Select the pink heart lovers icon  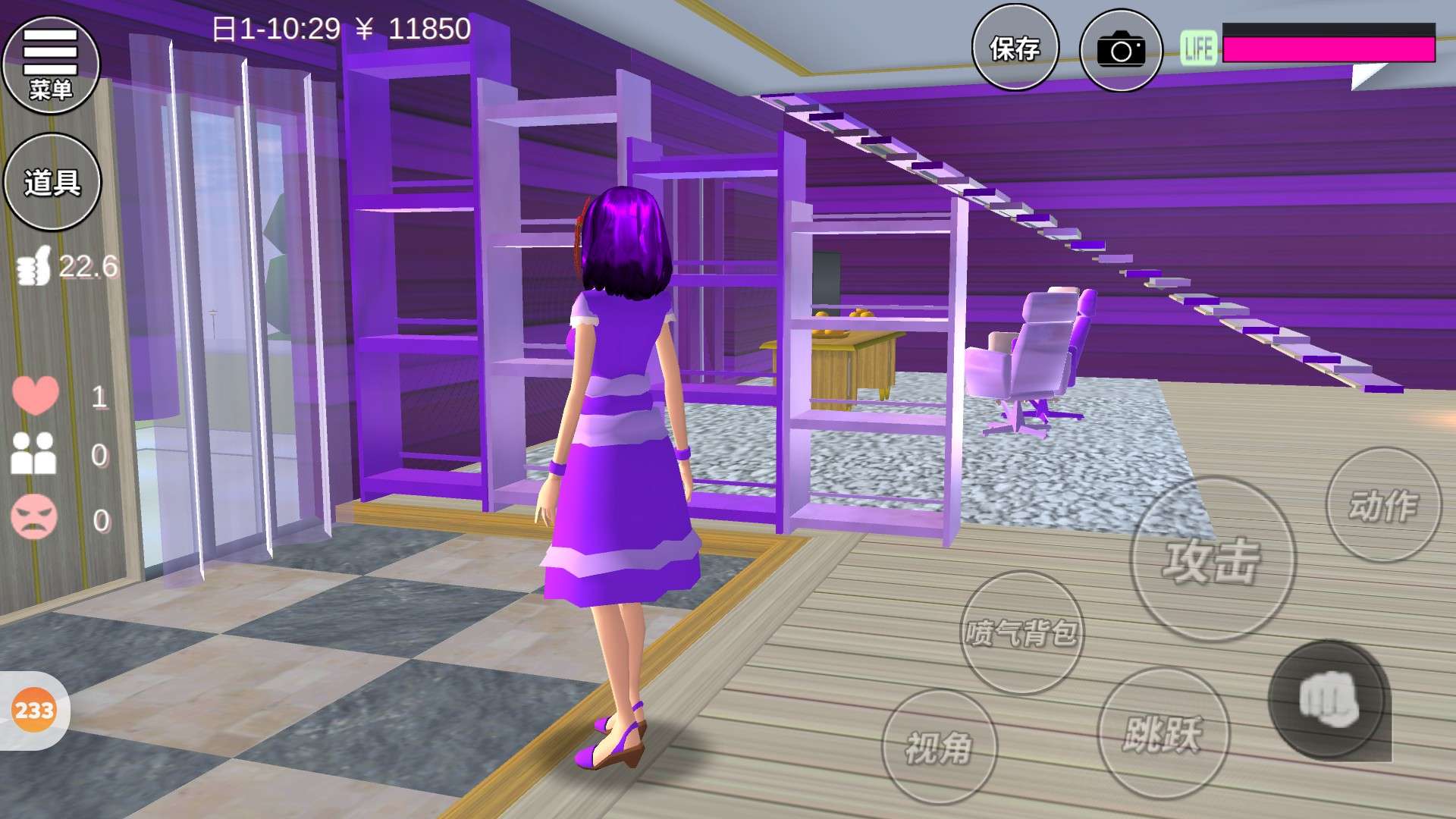pos(35,394)
